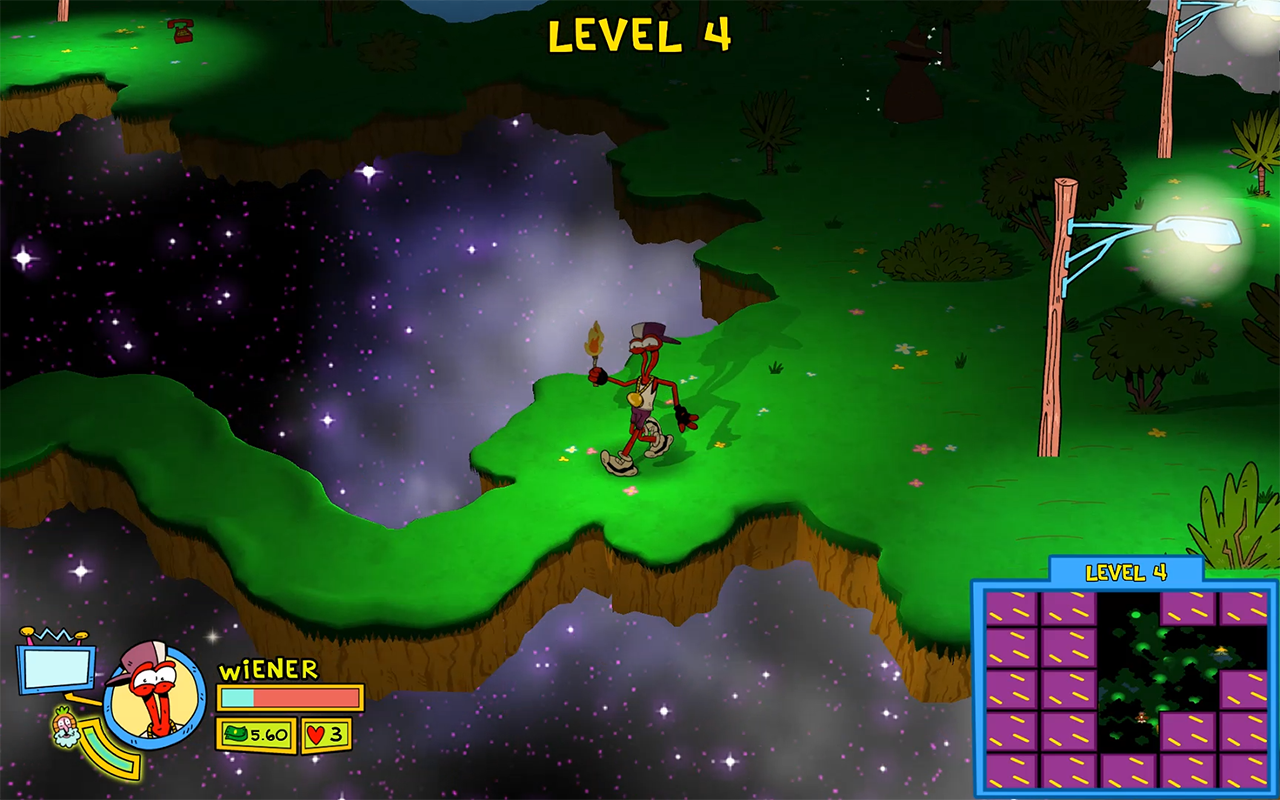The height and width of the screenshot is (800, 1280).
Task: Click the player marker on the minimap
Action: coord(1140,717)
